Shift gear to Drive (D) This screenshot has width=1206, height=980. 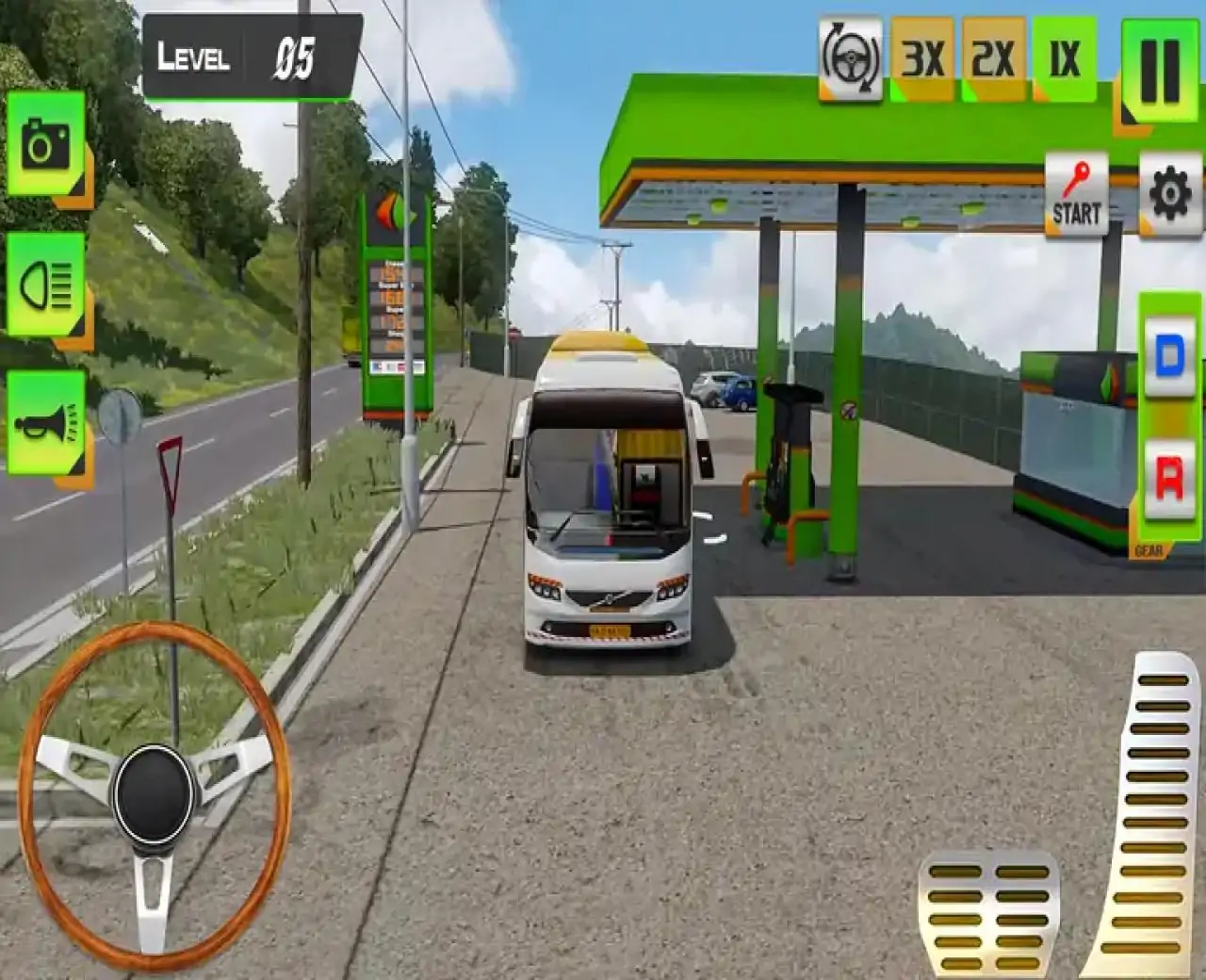(x=1169, y=356)
